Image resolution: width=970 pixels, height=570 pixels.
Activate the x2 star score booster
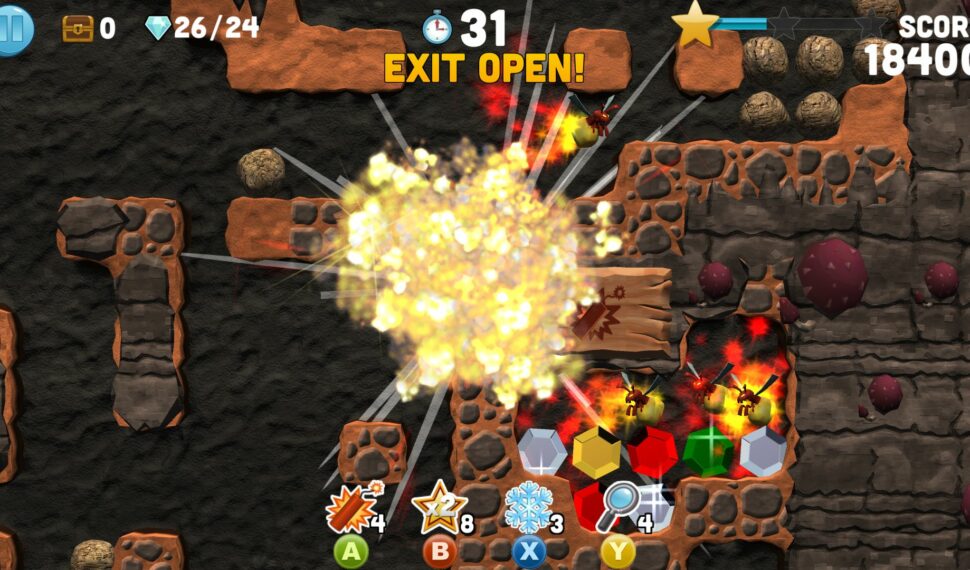click(x=438, y=508)
